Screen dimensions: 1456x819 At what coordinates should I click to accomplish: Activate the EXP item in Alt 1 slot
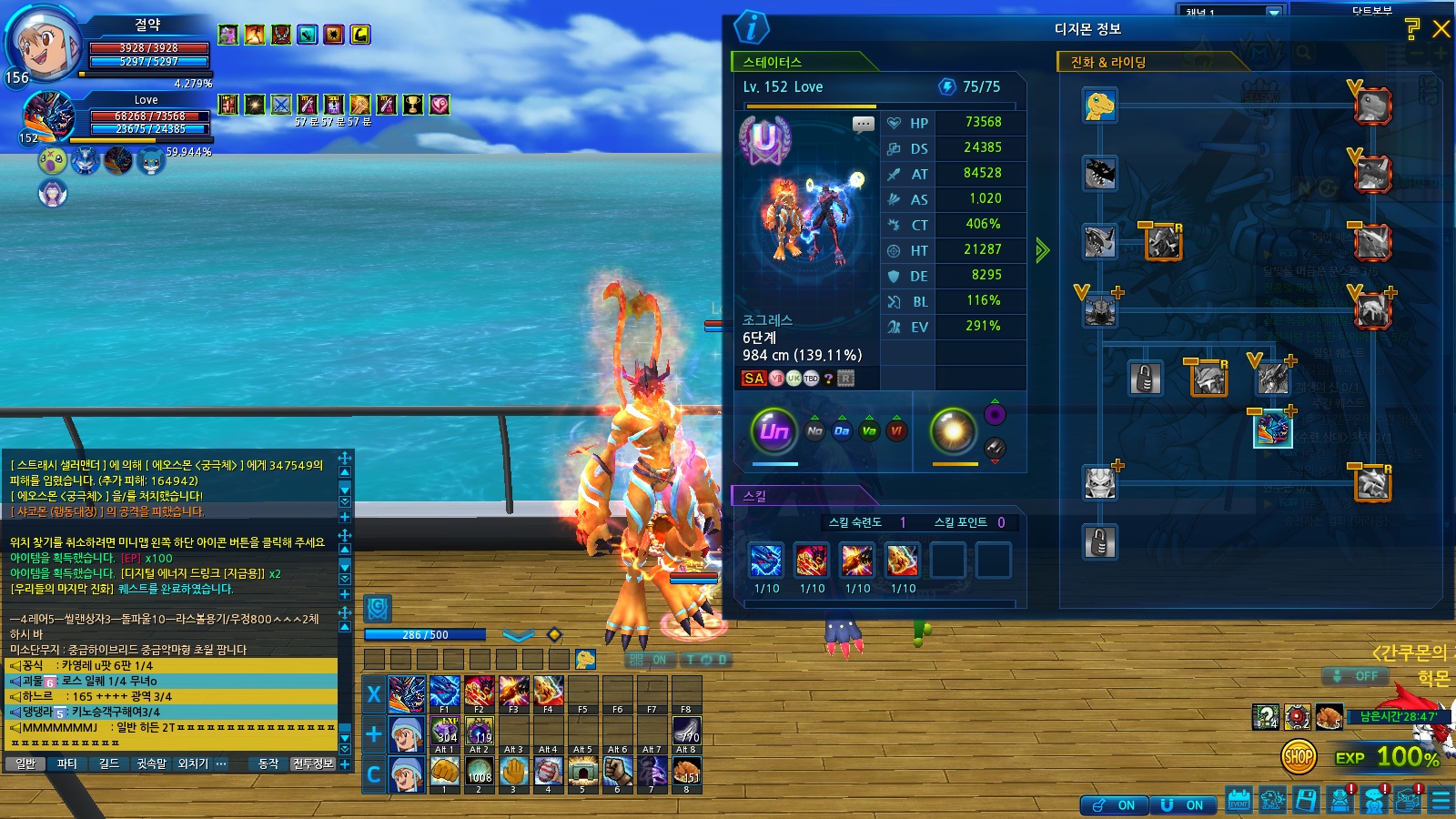[445, 731]
